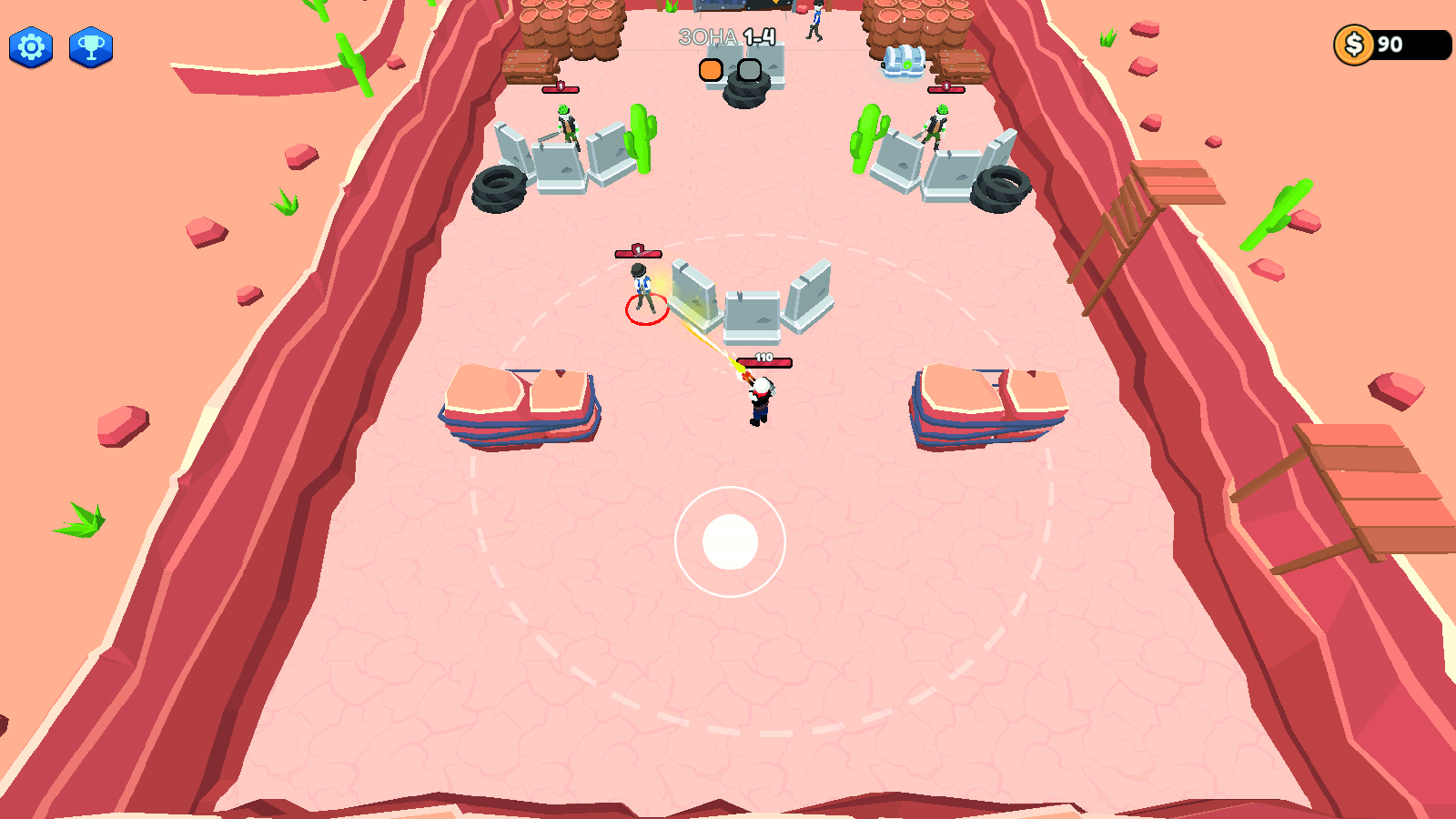
Task: Click the 110 health bar above the player
Action: (x=763, y=360)
